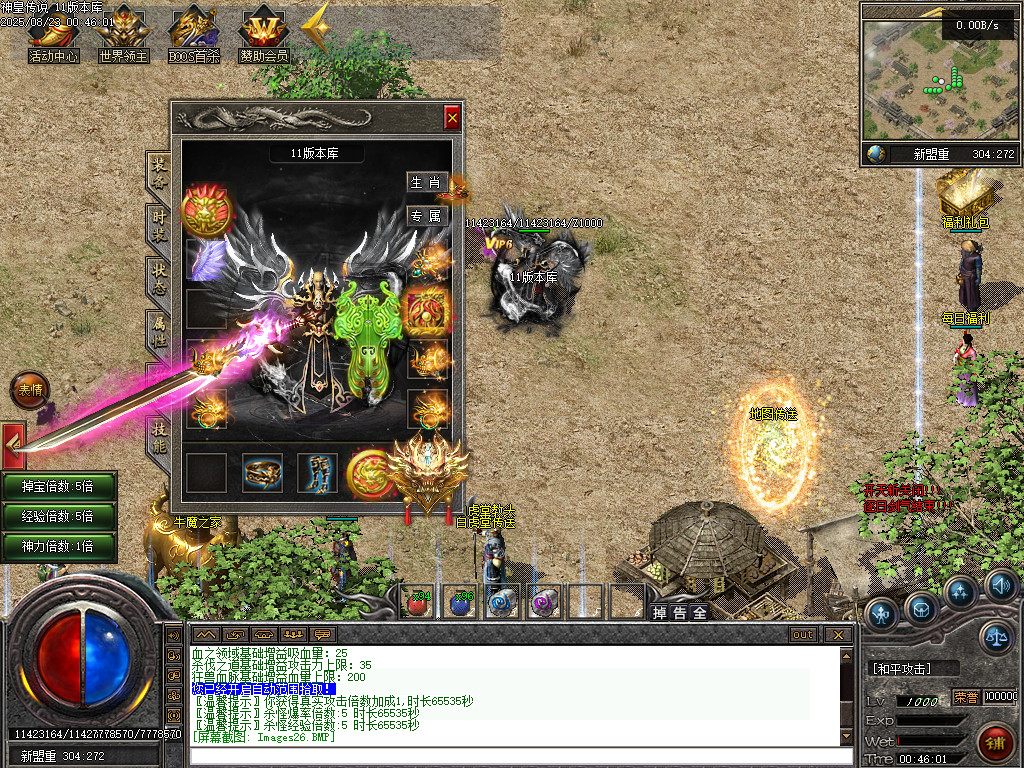Switch to the 技能 skills tab
1024x768 pixels.
click(x=158, y=437)
